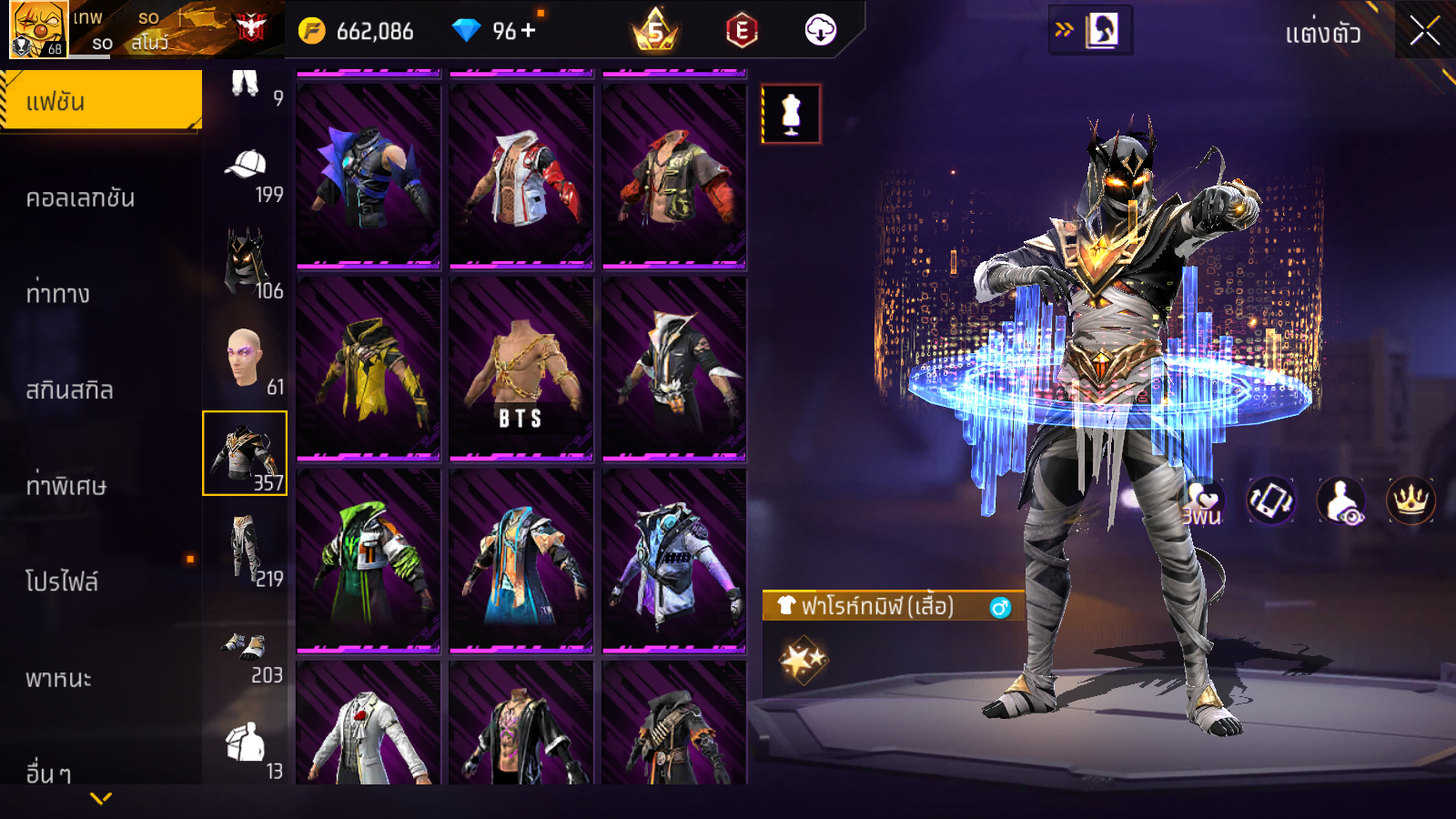Go to the สกินสกิล skill skins section
The image size is (1456, 819).
click(70, 390)
